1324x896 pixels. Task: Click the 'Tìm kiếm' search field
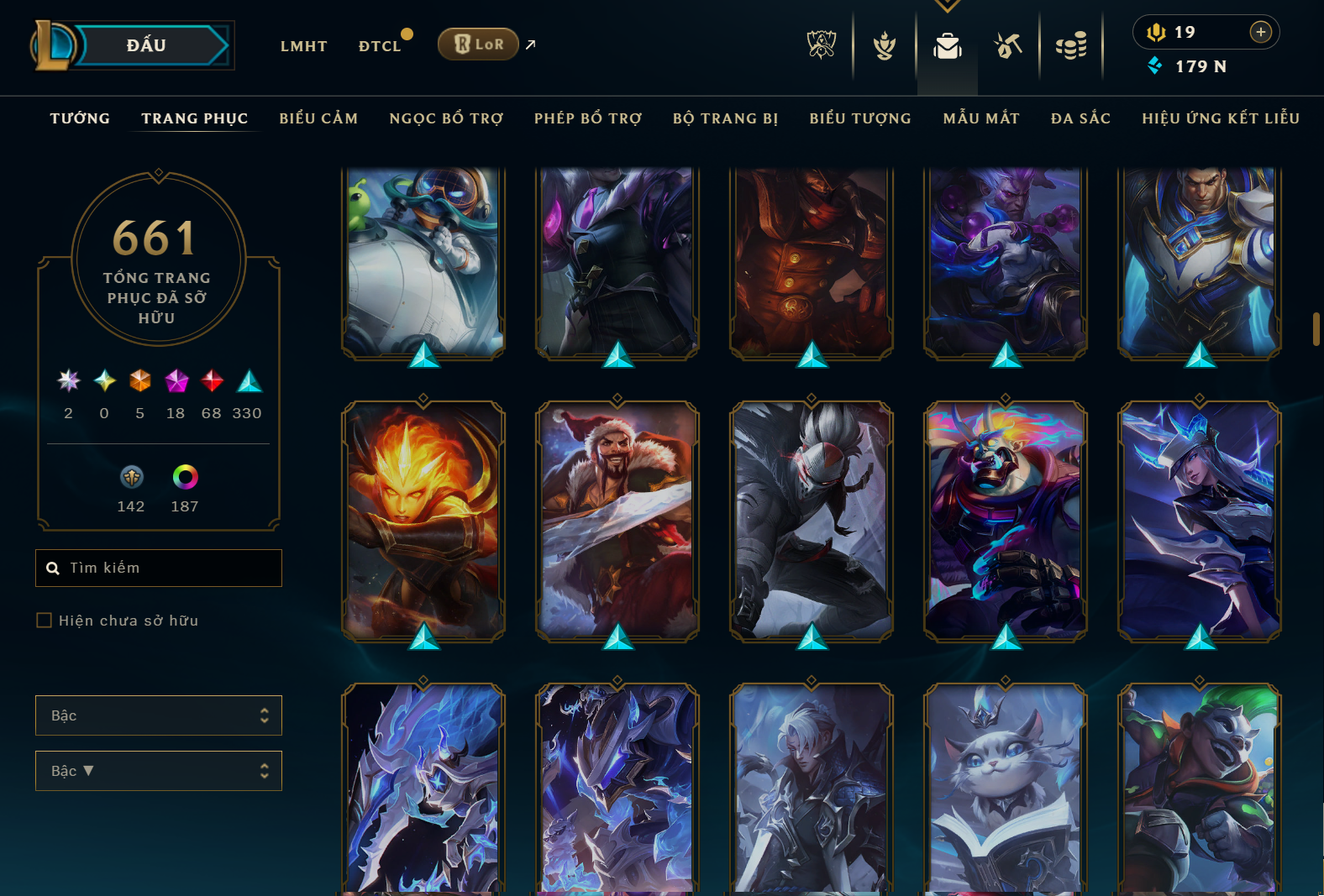(158, 568)
